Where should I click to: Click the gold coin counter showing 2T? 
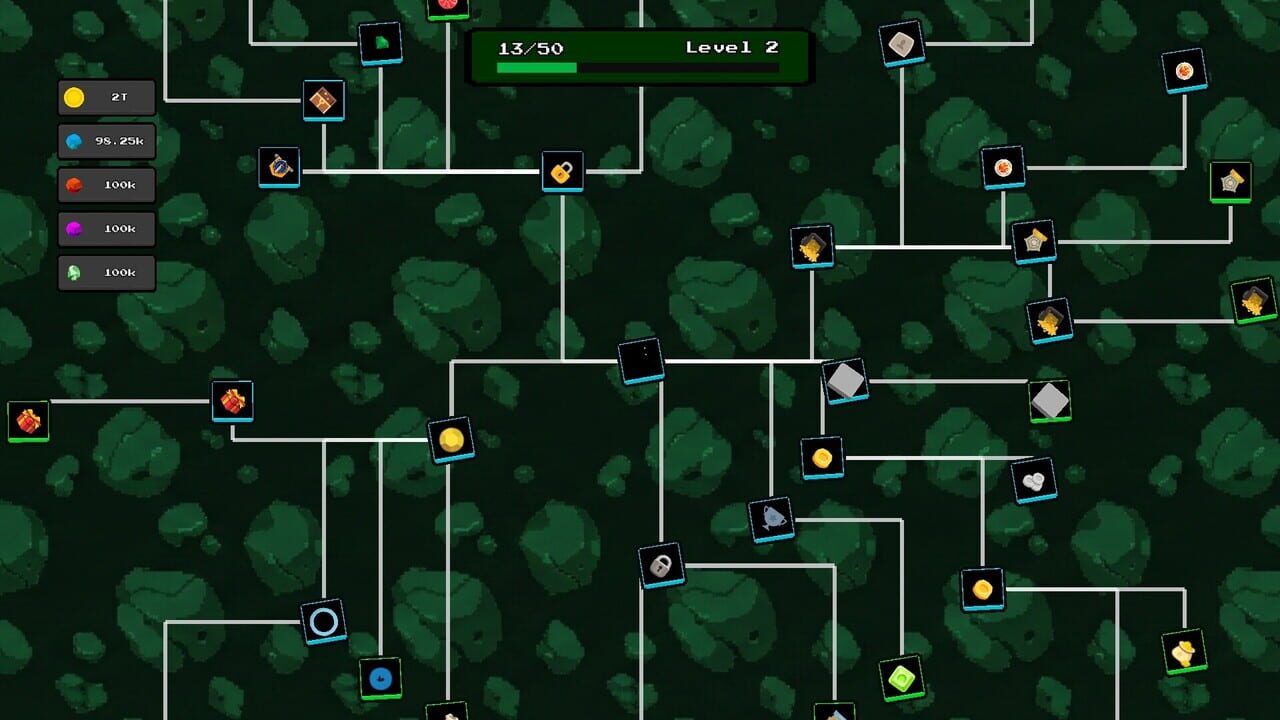(x=106, y=97)
